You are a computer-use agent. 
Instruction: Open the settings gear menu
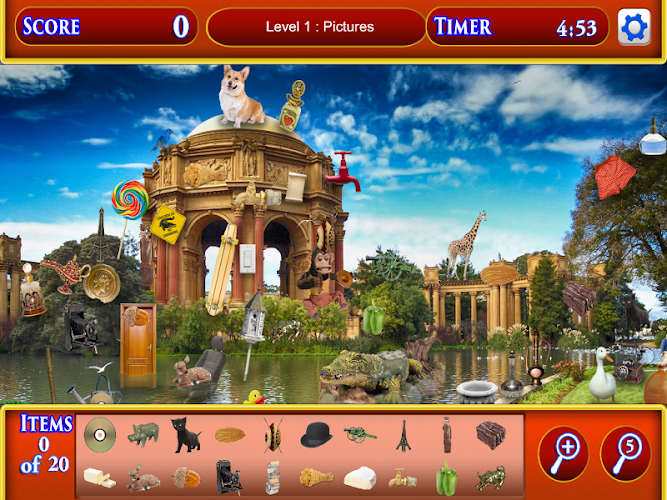(634, 27)
